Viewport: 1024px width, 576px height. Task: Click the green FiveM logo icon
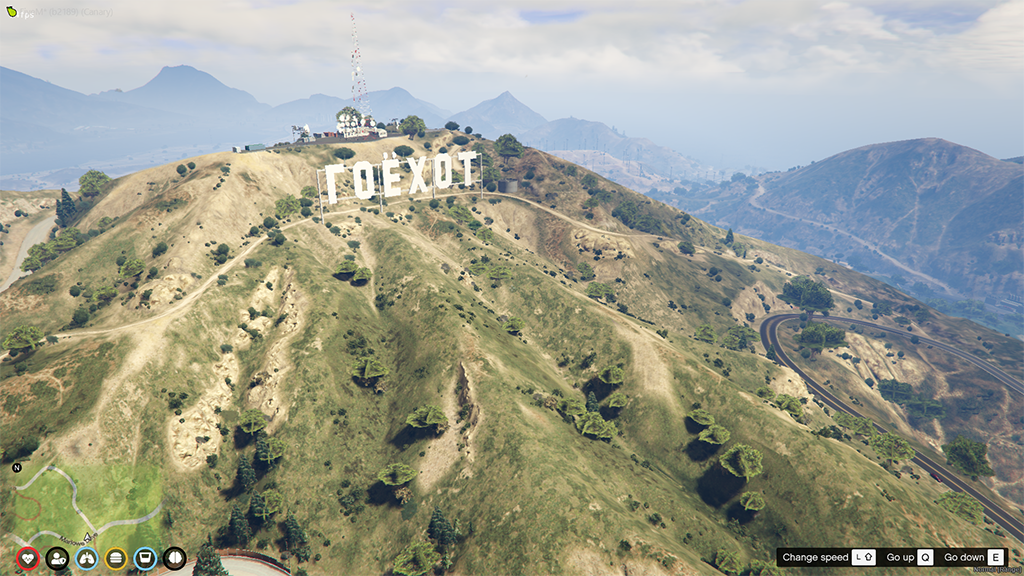(x=11, y=12)
